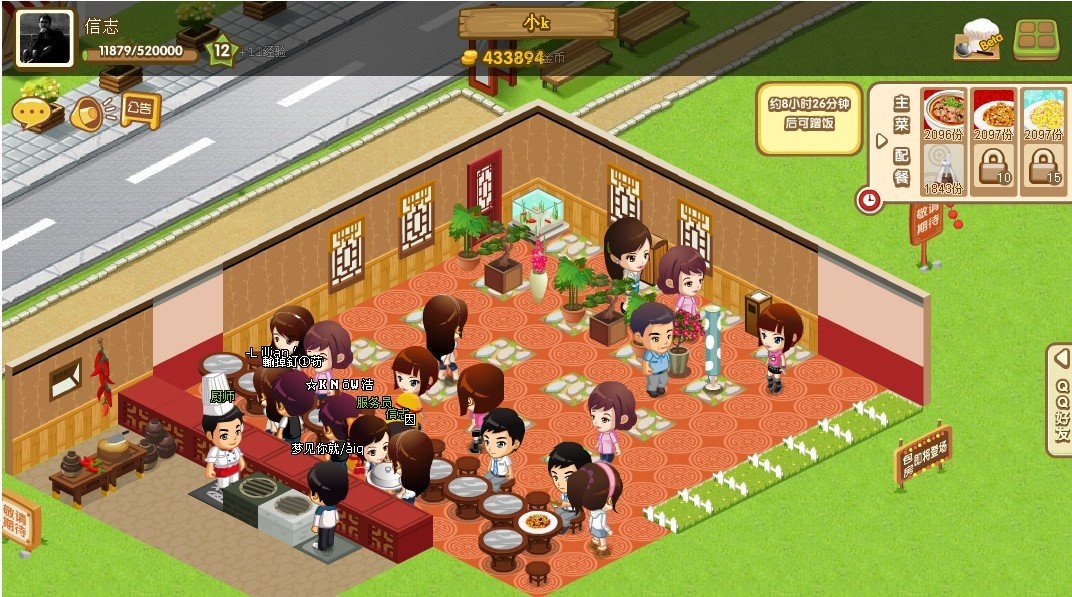
Task: Expand the QQ好友 friends side panel
Action: [x=1060, y=400]
